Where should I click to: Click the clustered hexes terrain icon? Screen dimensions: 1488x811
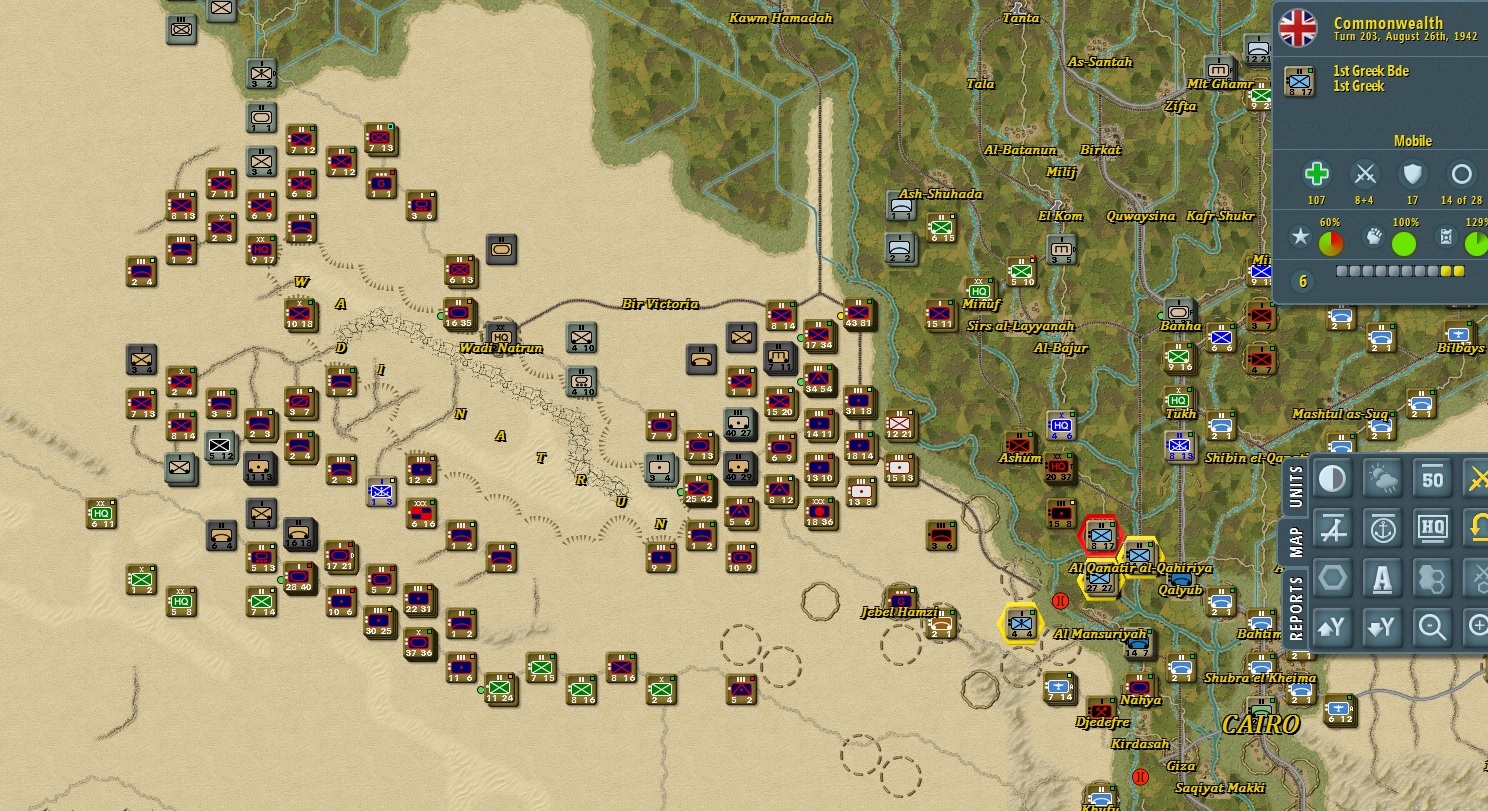pos(1432,576)
